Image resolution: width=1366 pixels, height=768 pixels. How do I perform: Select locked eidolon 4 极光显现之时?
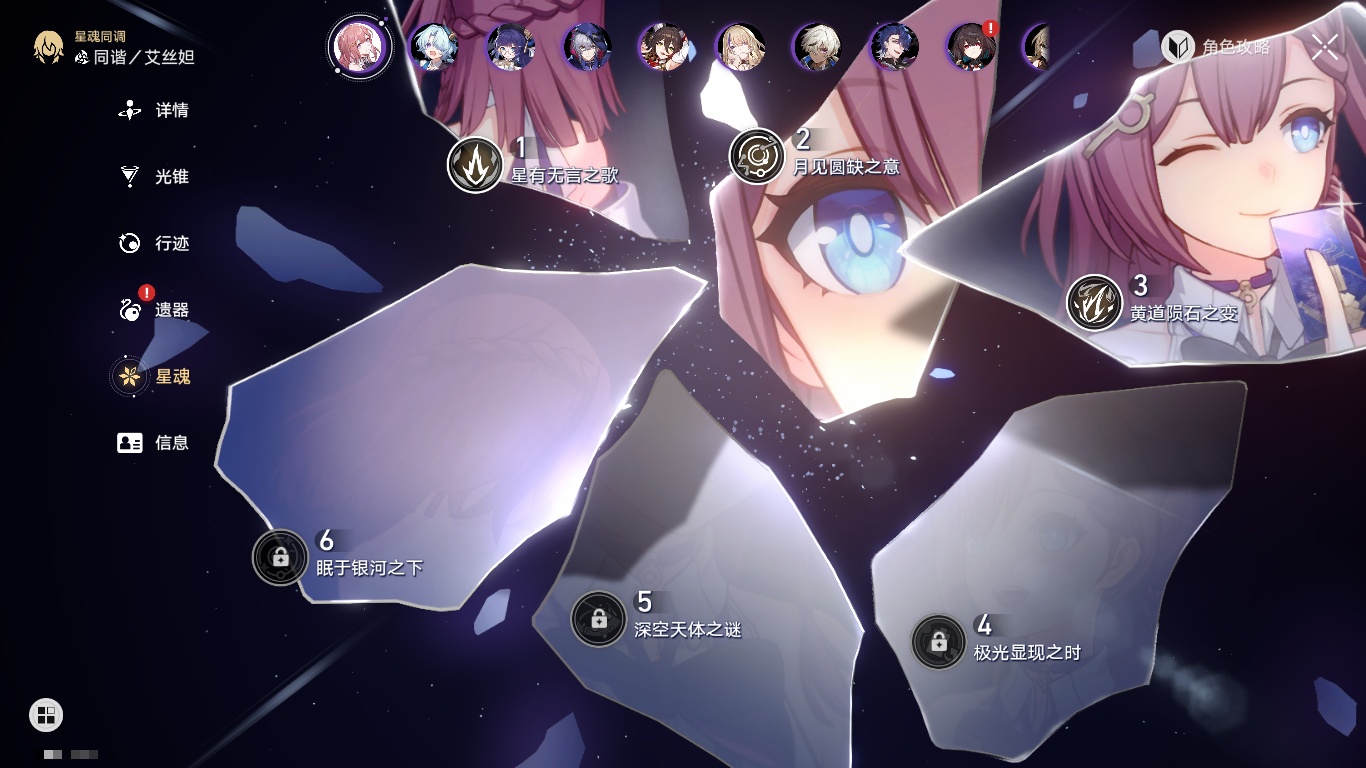tap(938, 642)
